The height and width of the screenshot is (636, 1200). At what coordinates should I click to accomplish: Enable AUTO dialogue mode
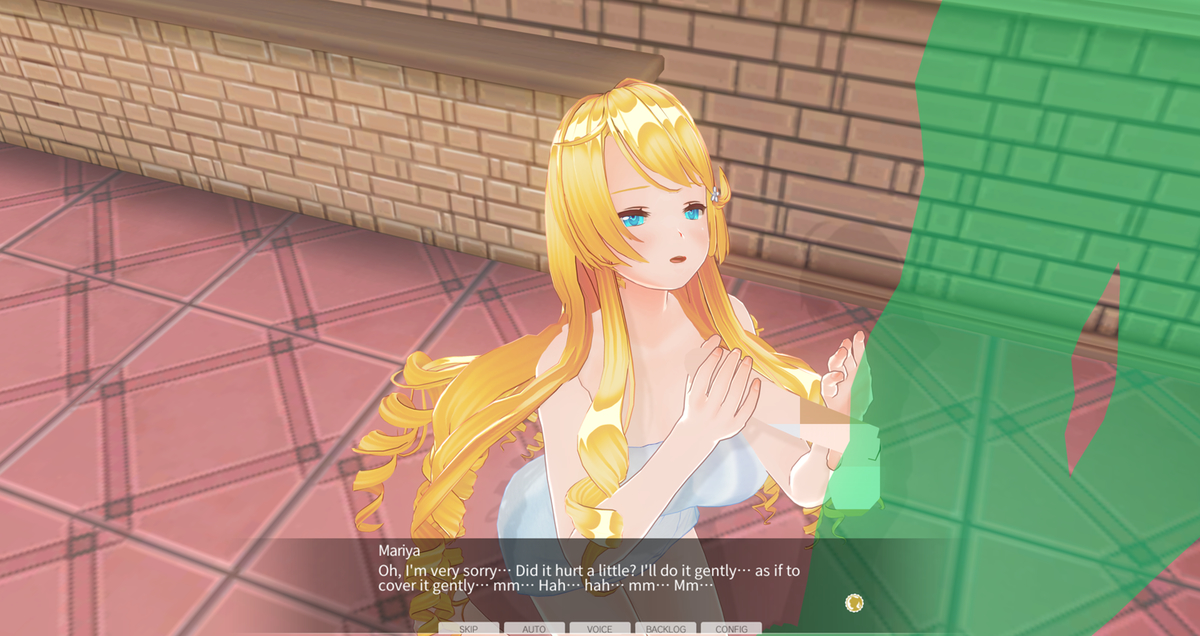point(534,629)
